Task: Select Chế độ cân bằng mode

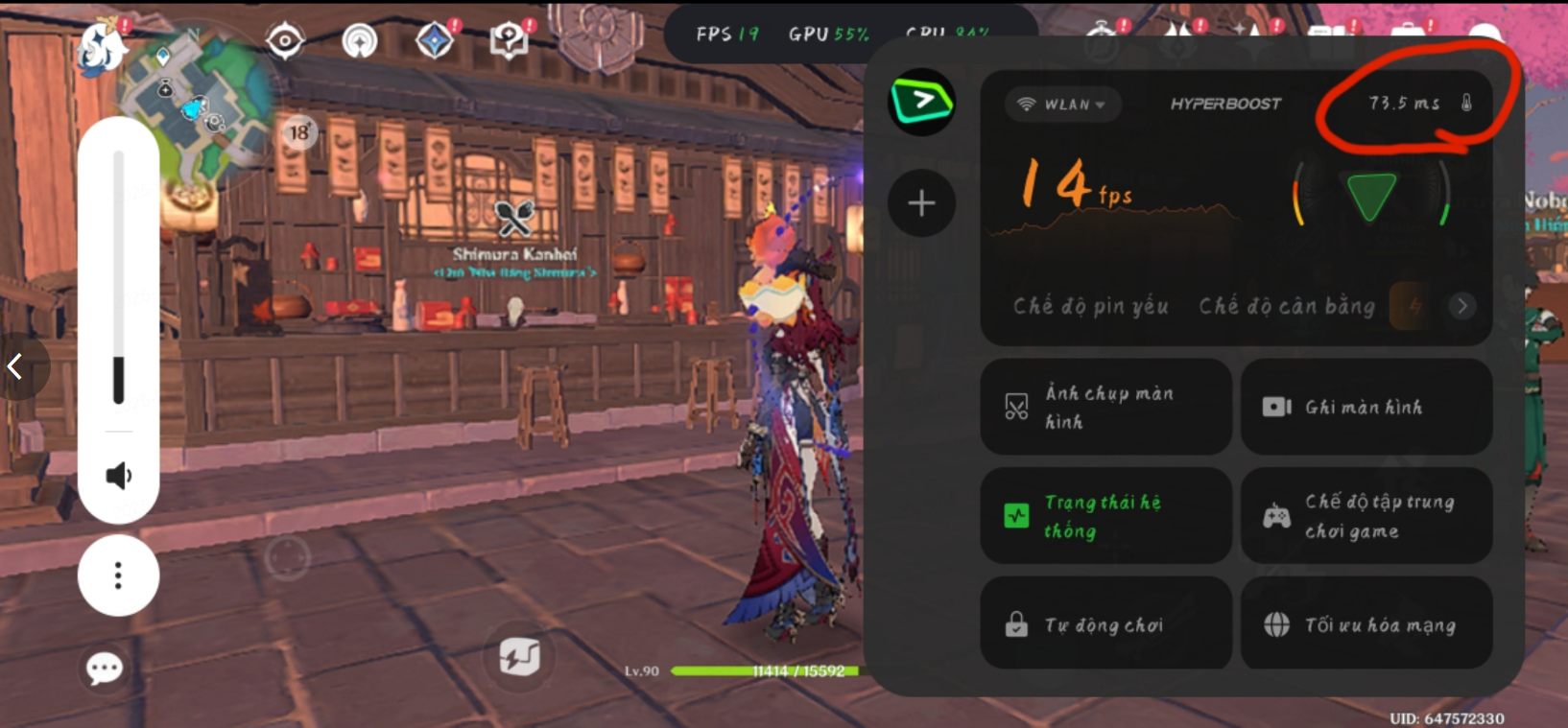Action: (x=1286, y=306)
